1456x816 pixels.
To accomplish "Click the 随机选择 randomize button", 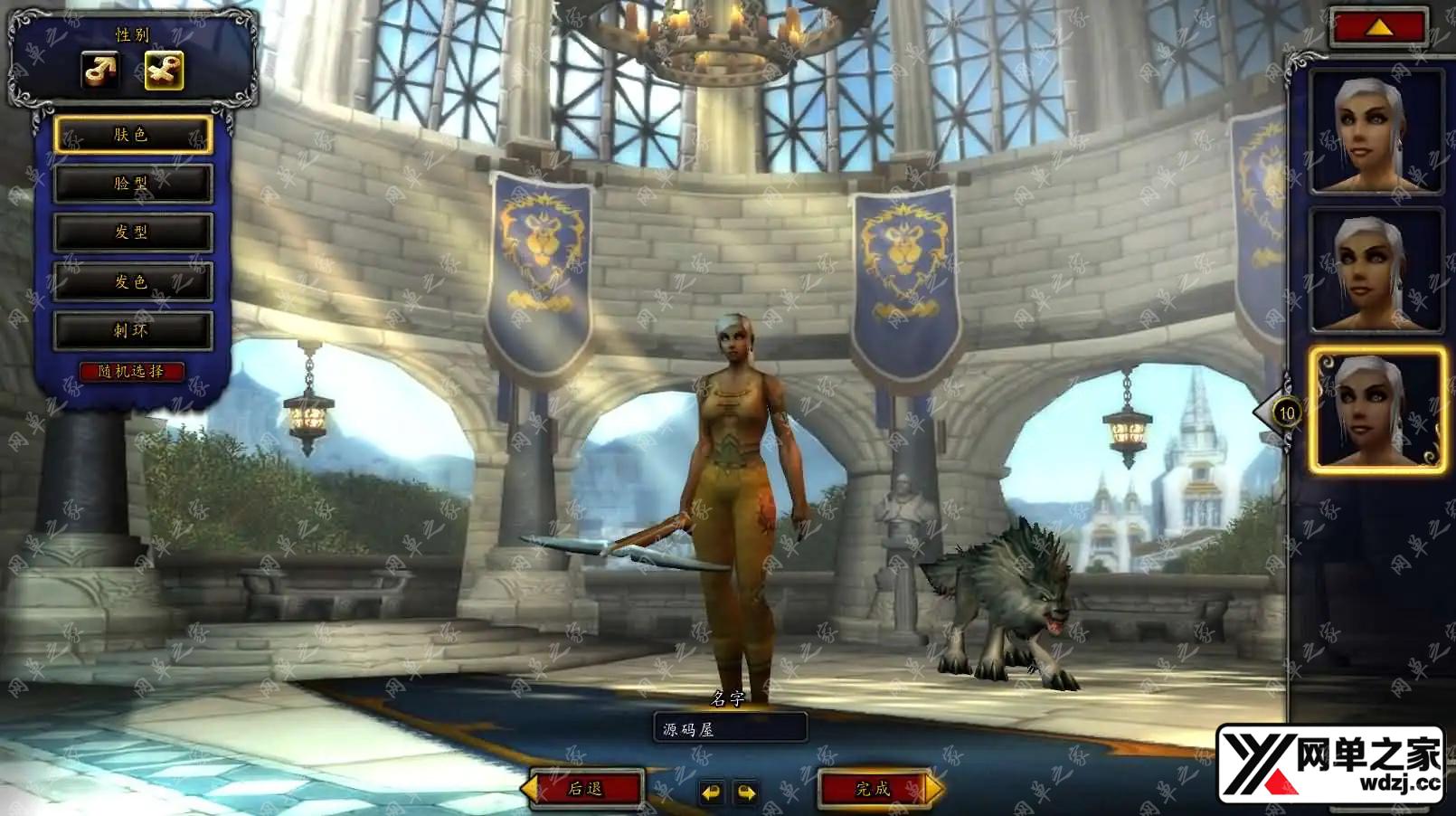I will pyautogui.click(x=132, y=371).
